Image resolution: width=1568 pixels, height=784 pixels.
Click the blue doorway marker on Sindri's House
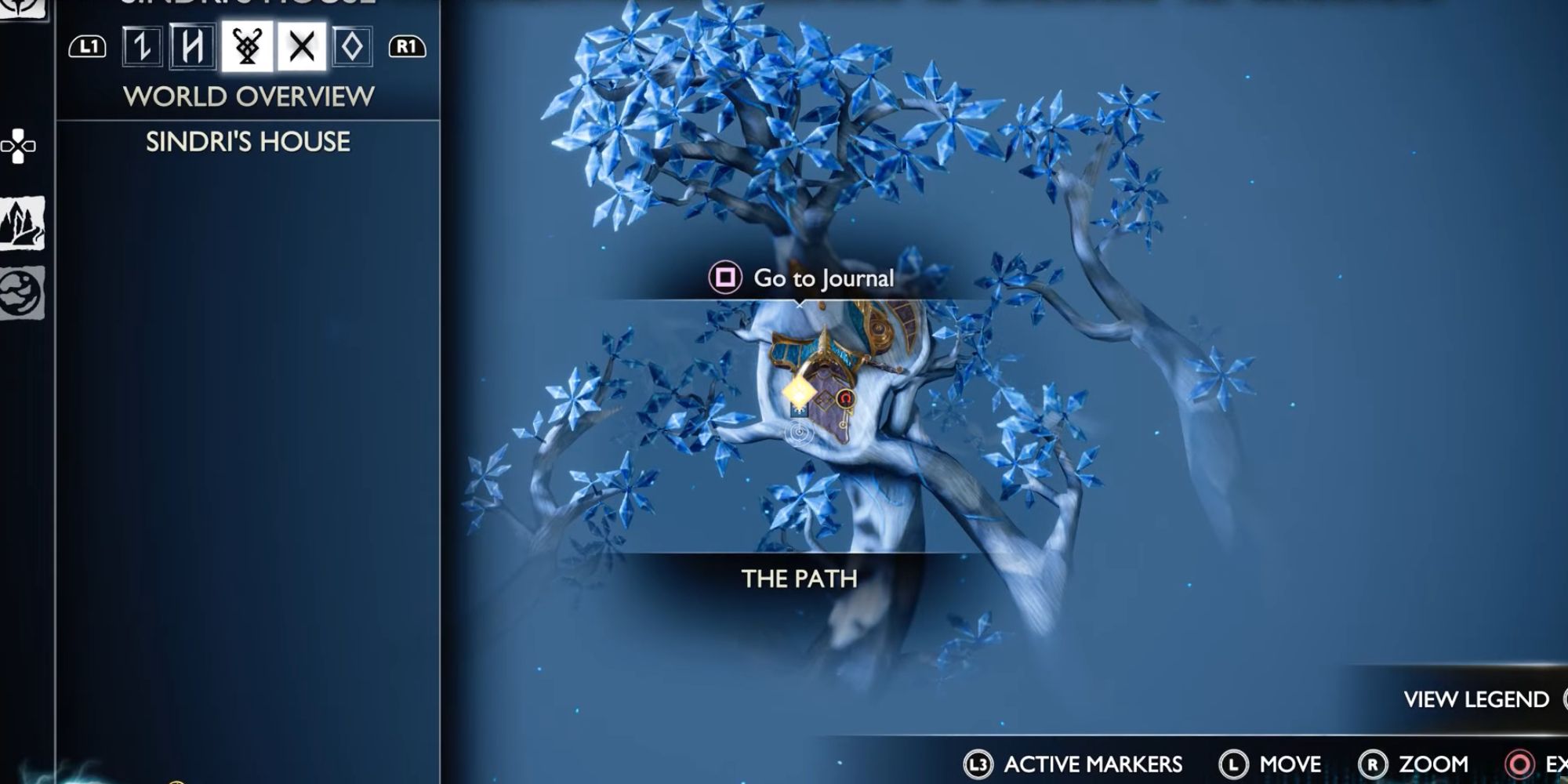tap(799, 411)
